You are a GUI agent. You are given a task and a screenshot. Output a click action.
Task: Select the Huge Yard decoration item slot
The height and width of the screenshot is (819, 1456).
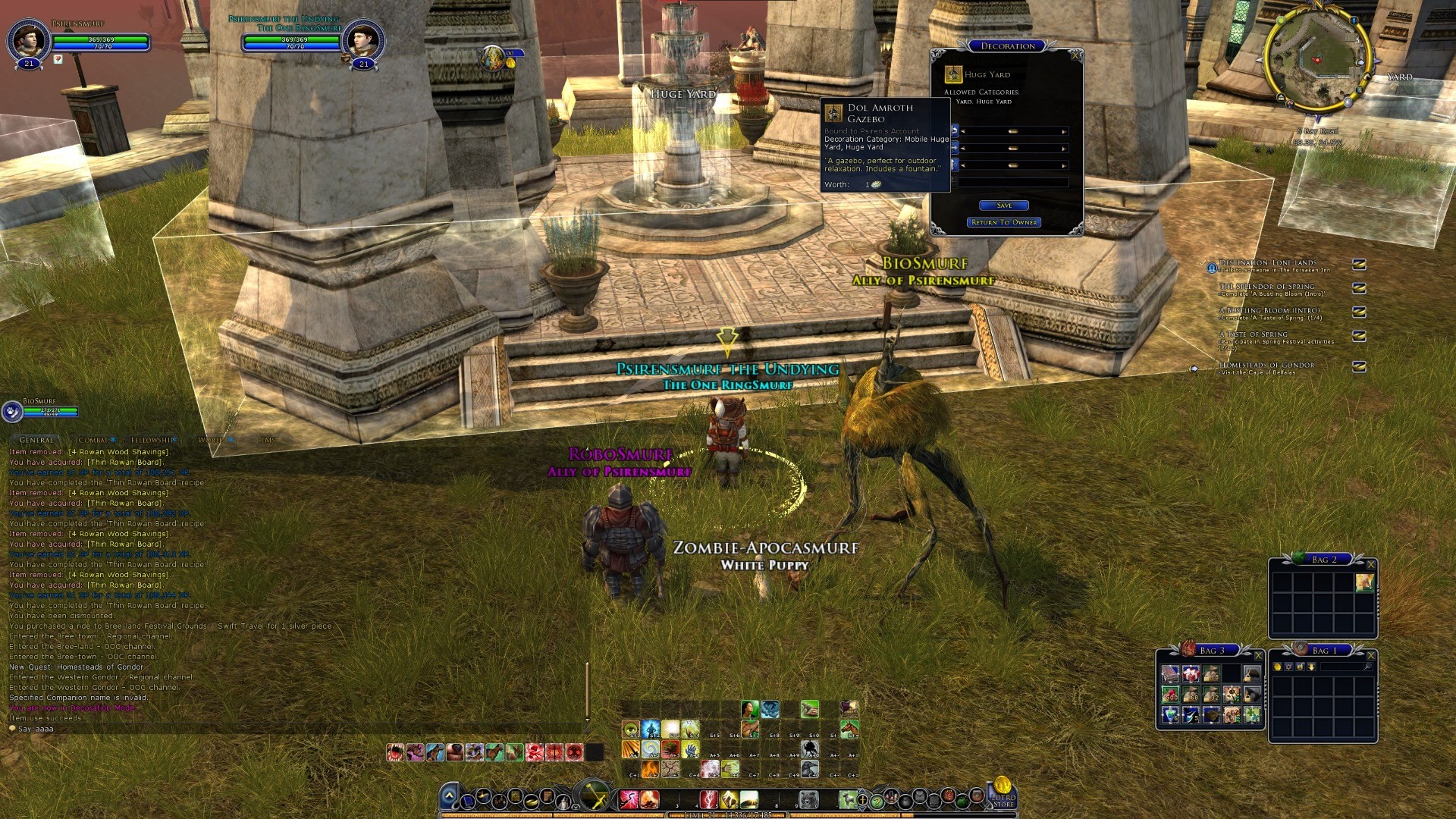953,74
